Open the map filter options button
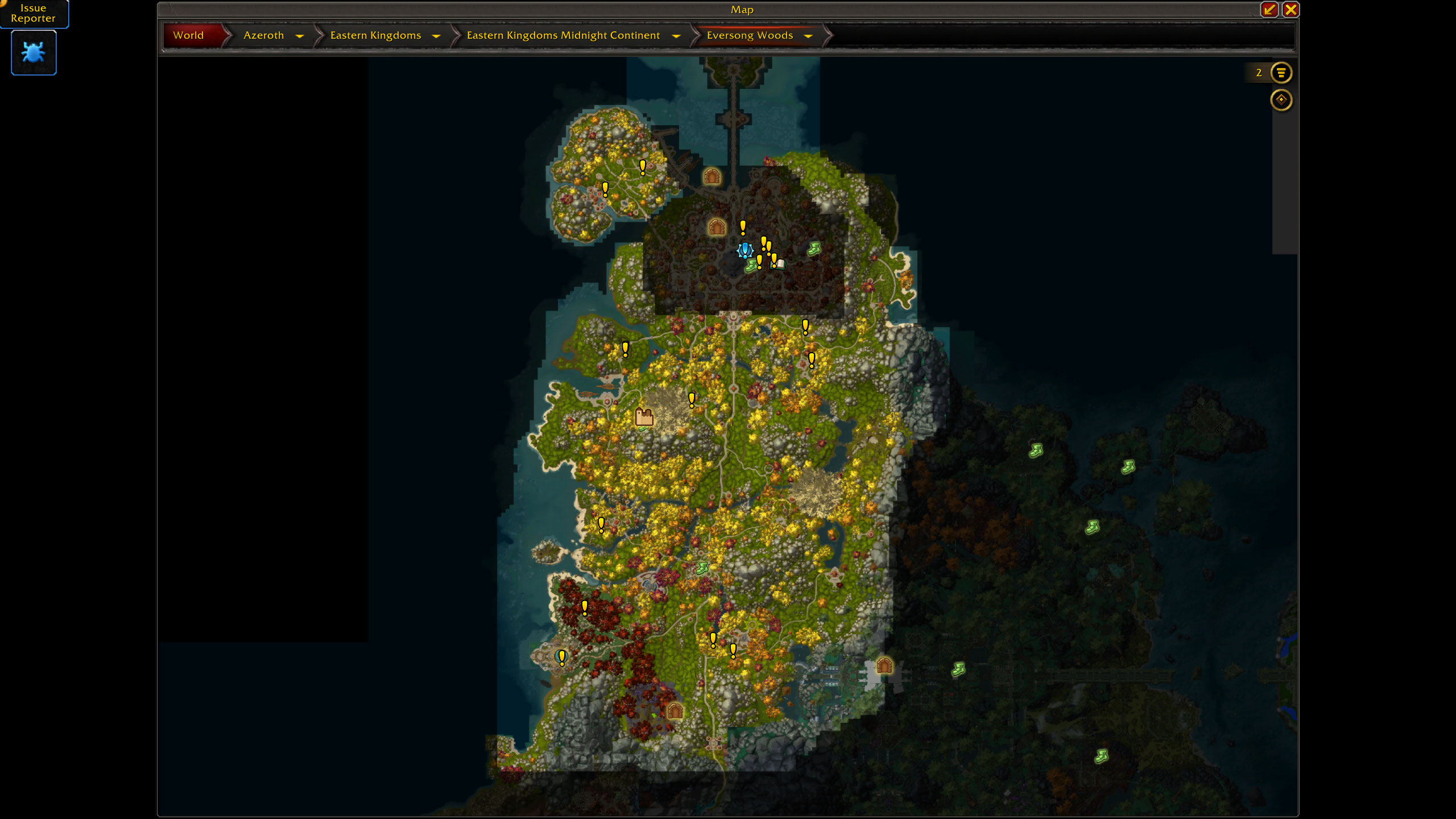Viewport: 1456px width, 819px height. tap(1281, 73)
